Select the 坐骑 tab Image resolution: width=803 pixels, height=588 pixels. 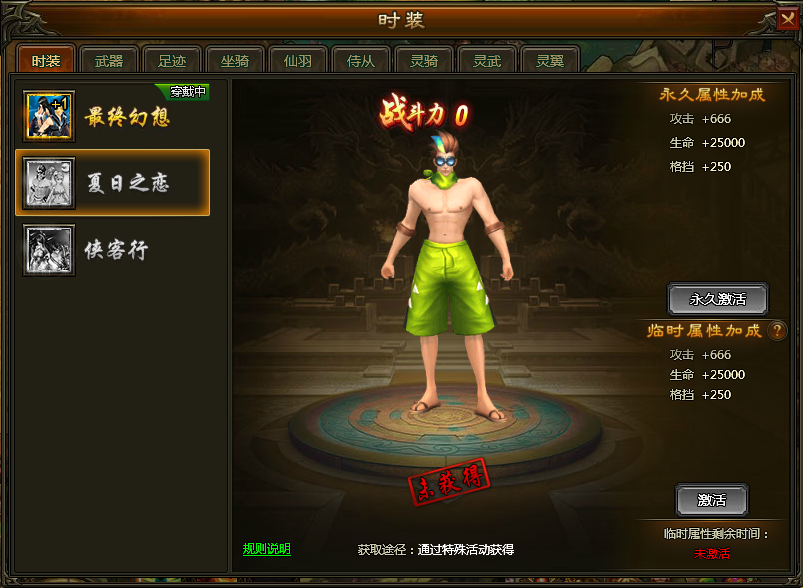(x=235, y=61)
